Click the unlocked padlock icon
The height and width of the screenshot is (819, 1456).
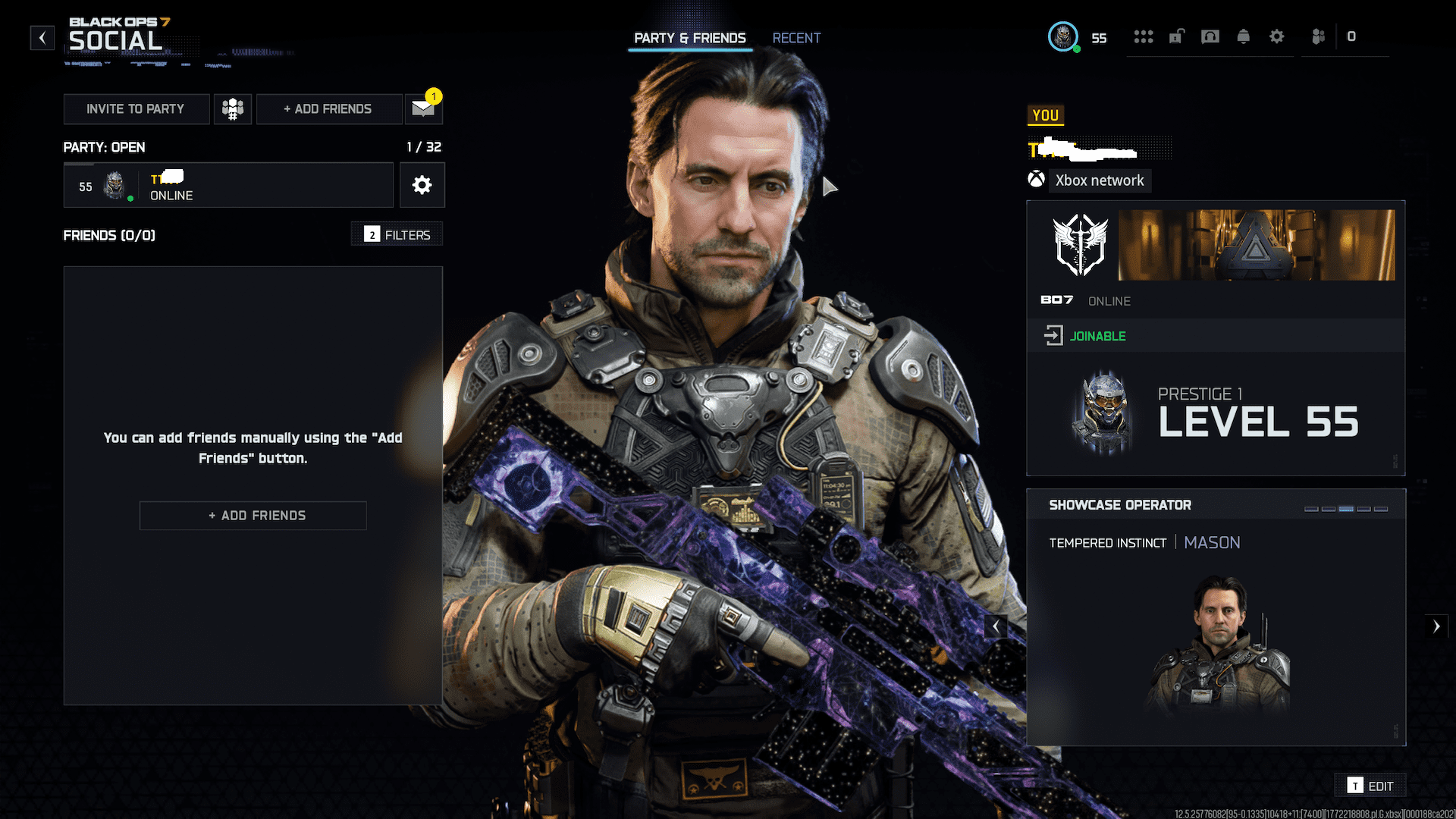pos(1176,37)
